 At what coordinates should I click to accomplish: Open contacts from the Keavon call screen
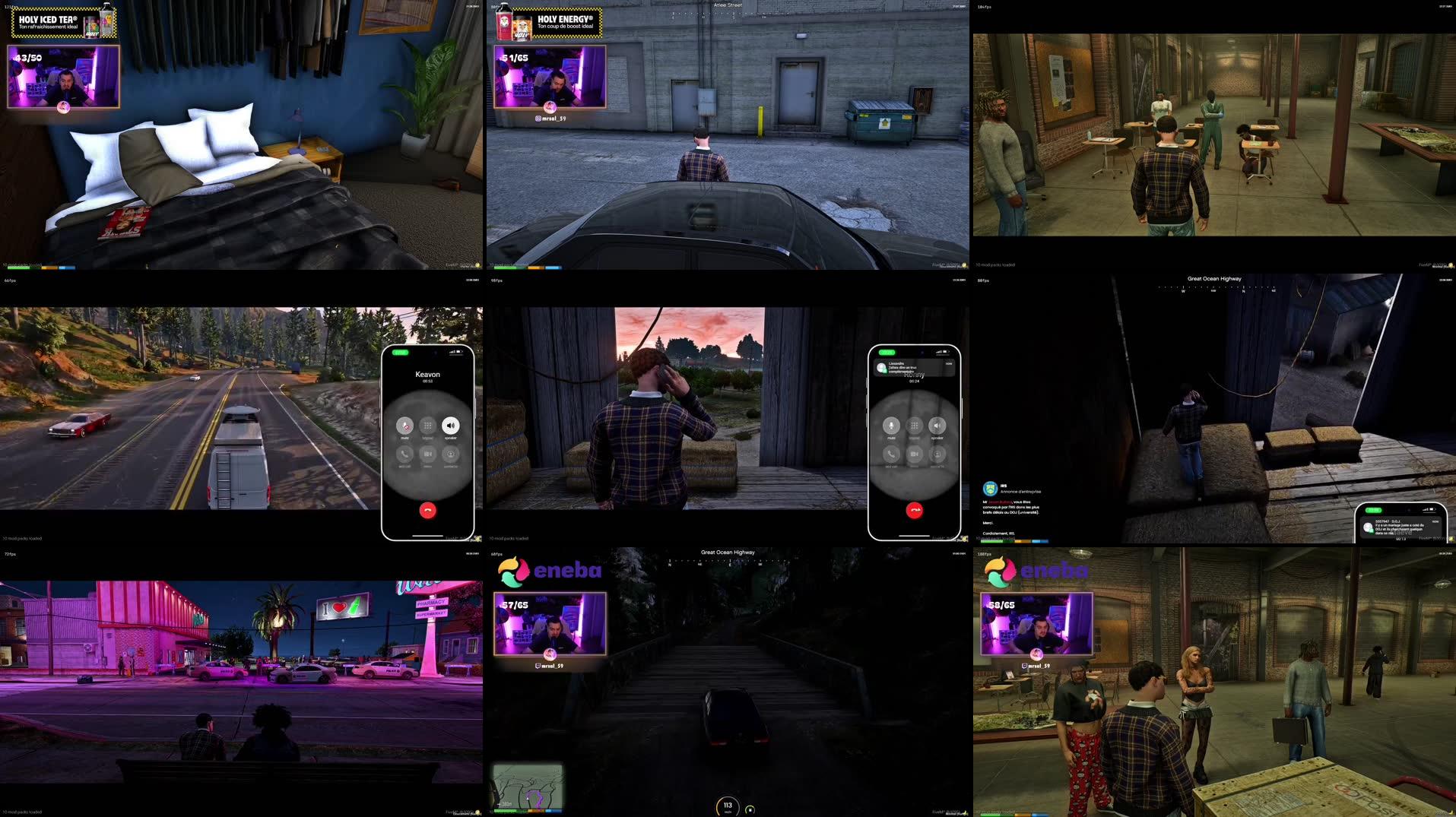[x=450, y=454]
